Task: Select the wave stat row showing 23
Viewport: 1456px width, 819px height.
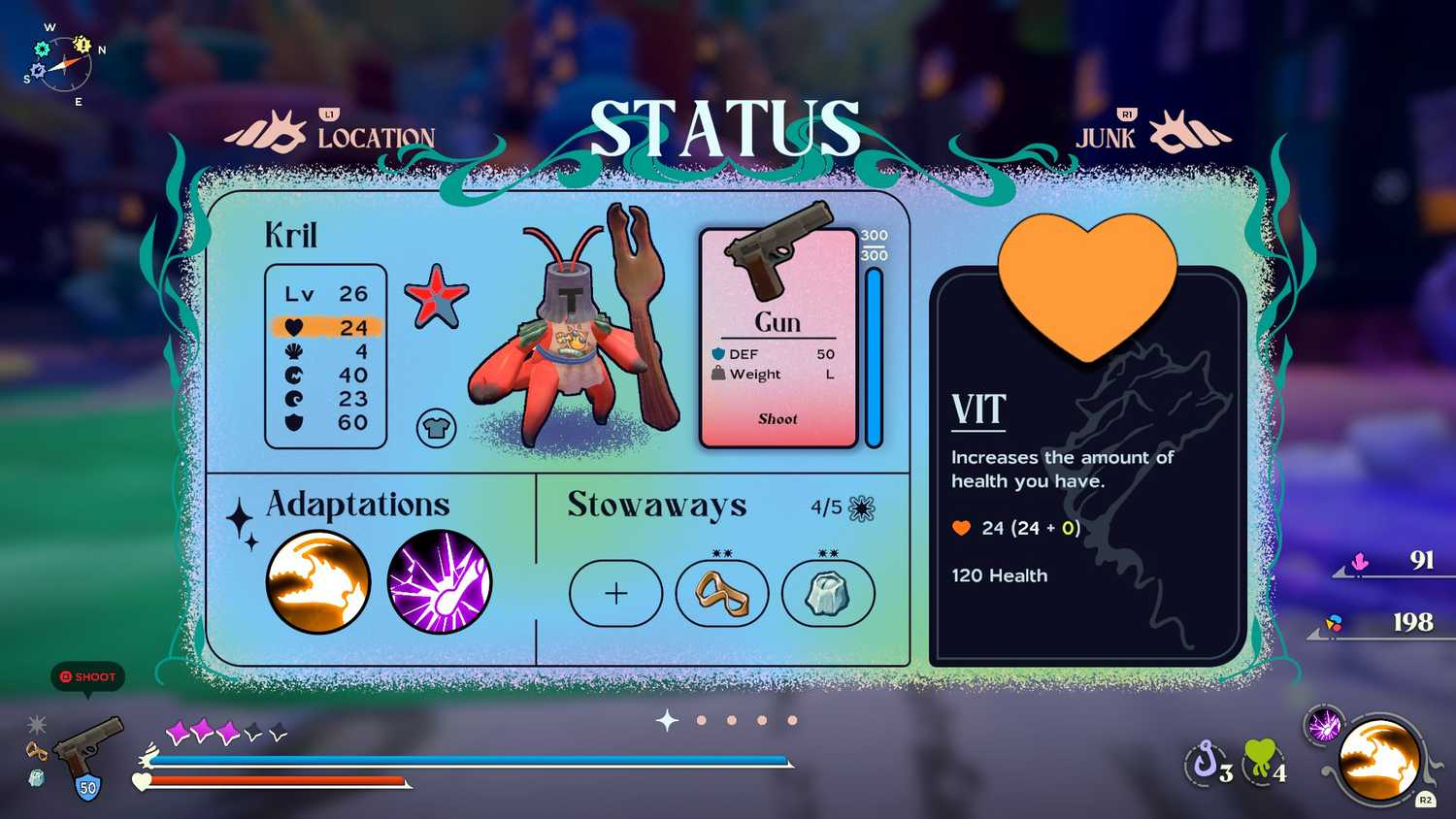Action: click(326, 399)
